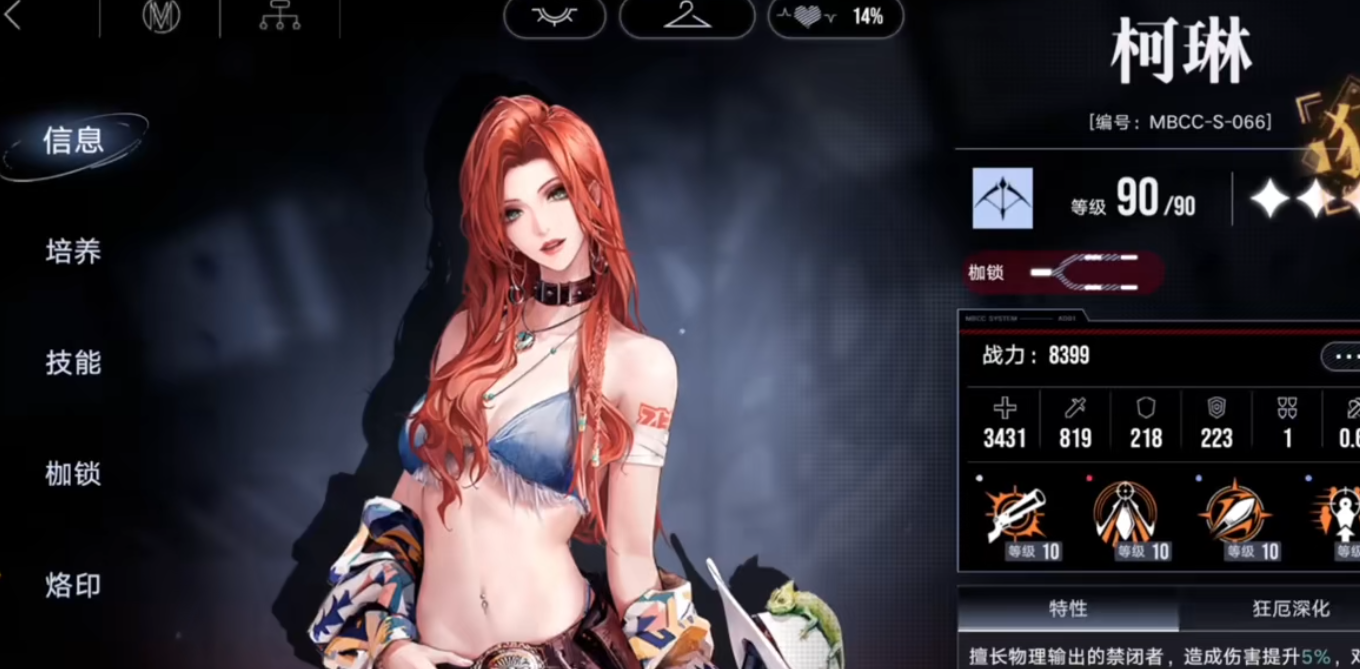Click the circled M logo icon
The width and height of the screenshot is (1360, 669).
[161, 17]
